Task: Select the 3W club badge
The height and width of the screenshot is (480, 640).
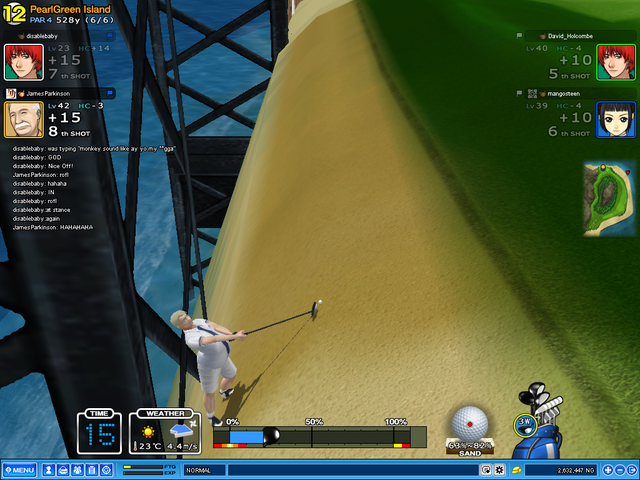Action: point(525,423)
